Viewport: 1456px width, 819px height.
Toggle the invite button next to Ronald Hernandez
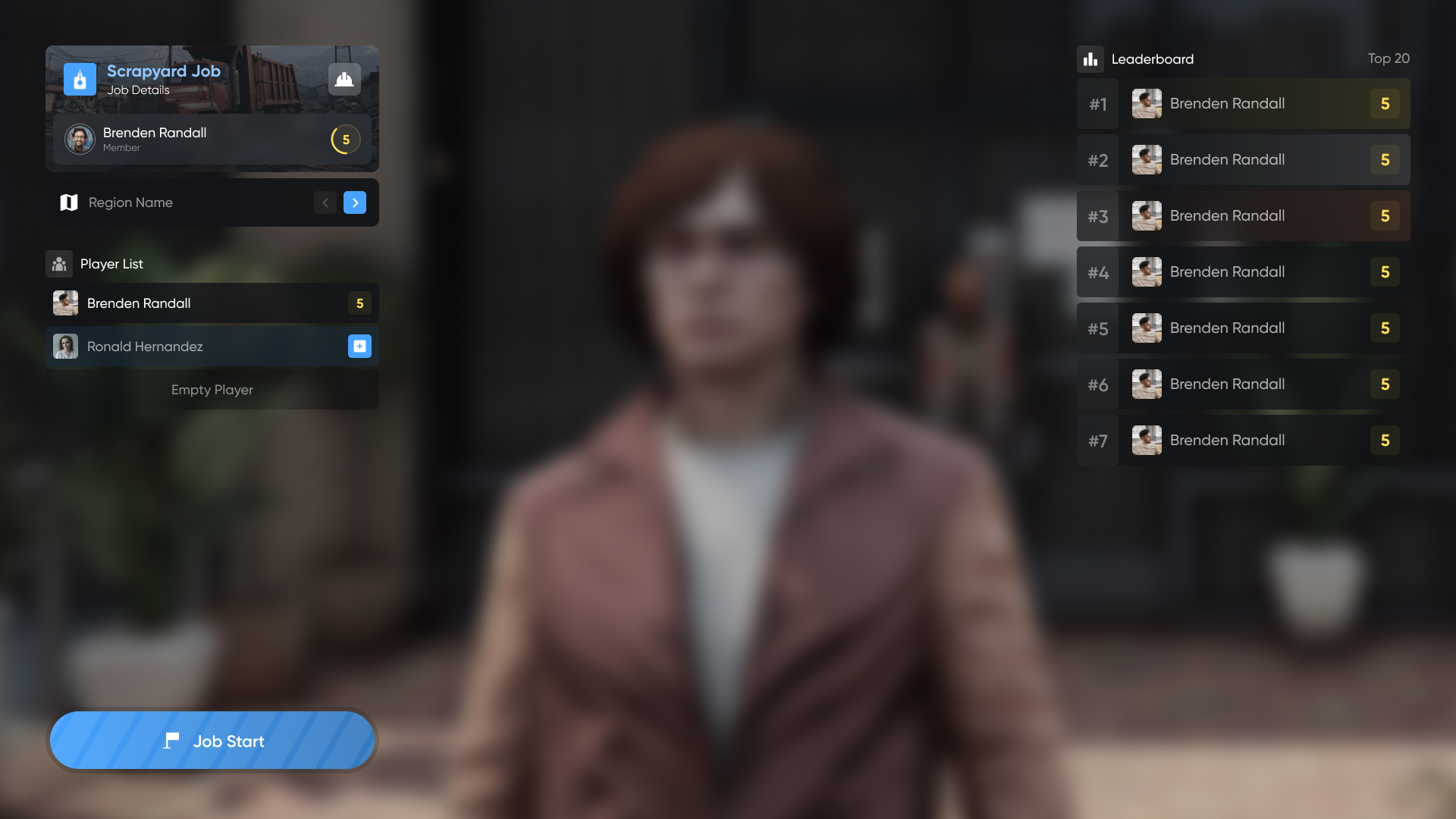tap(359, 347)
